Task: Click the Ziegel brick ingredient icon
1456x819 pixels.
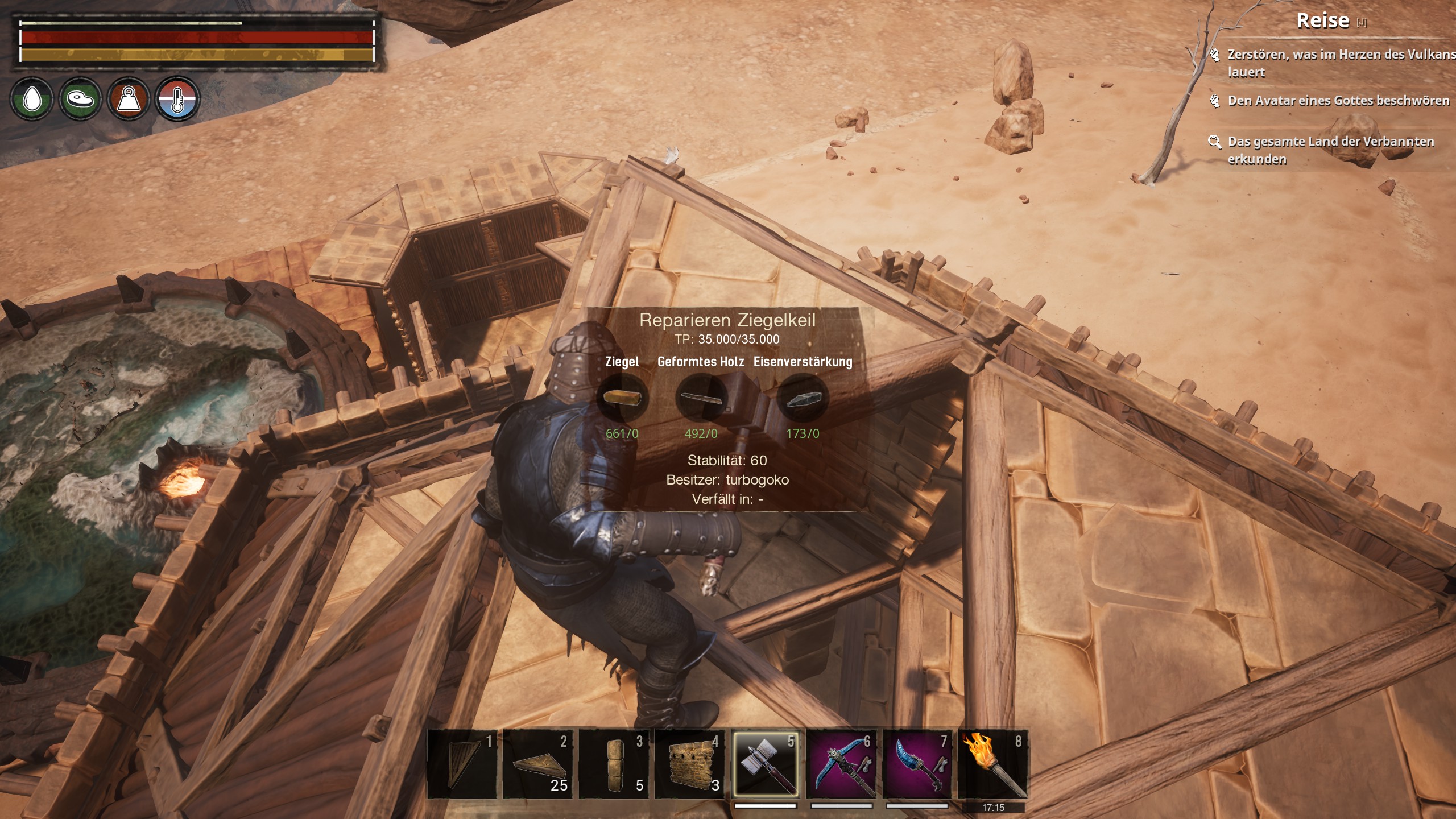Action: 622,398
